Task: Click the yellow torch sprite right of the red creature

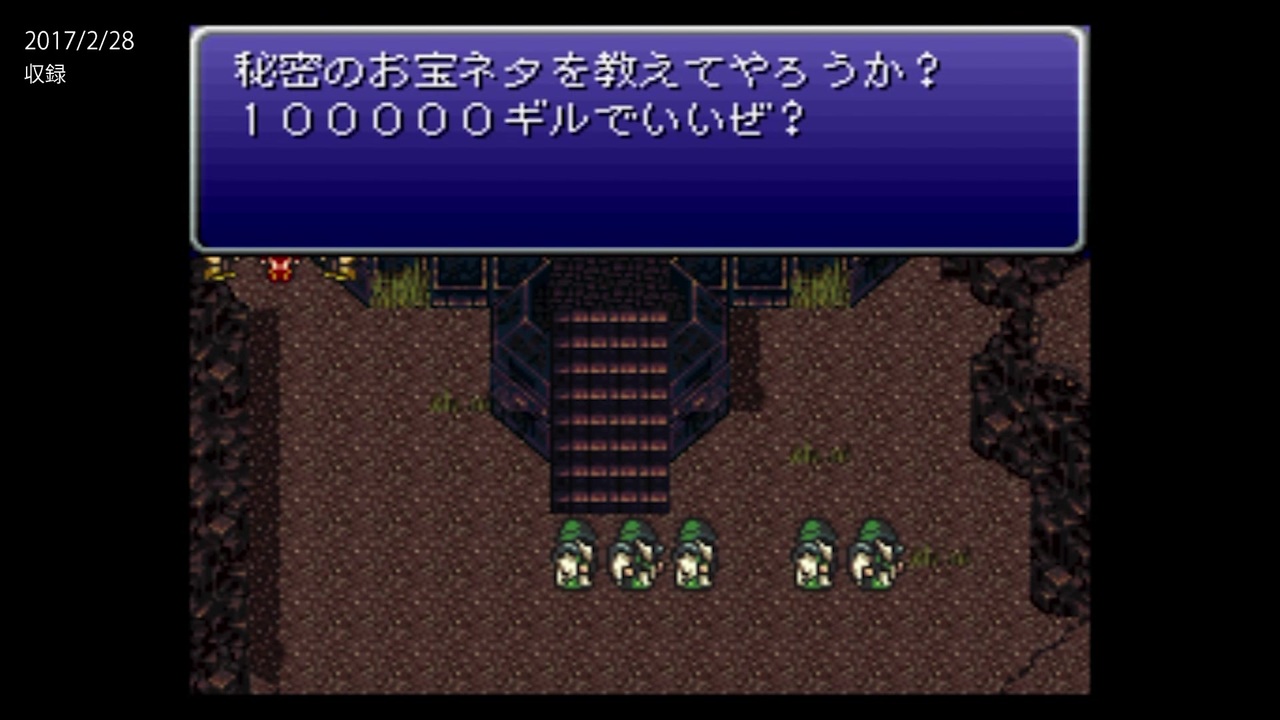Action: [x=340, y=266]
